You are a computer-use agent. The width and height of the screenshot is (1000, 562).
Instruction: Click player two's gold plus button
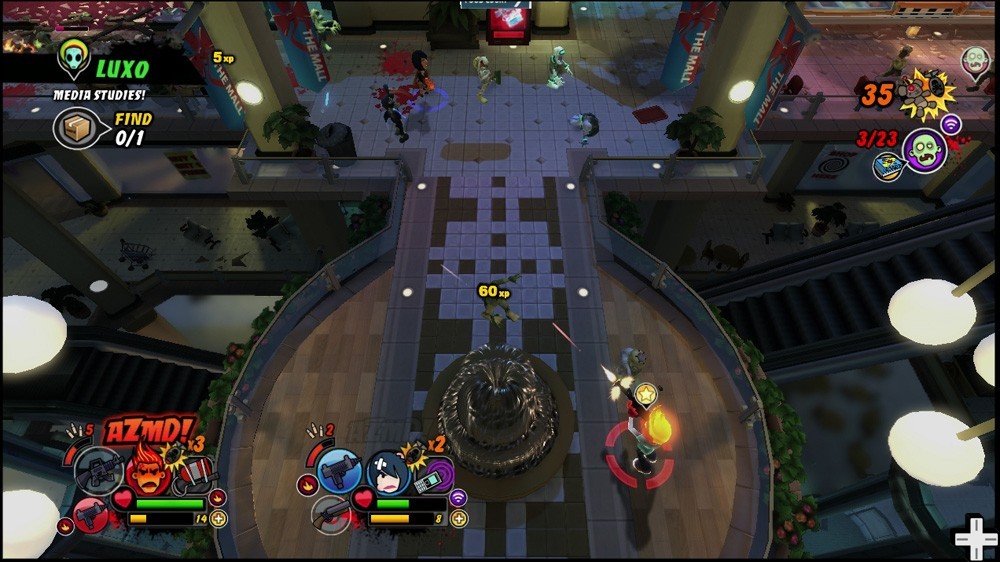click(x=459, y=519)
